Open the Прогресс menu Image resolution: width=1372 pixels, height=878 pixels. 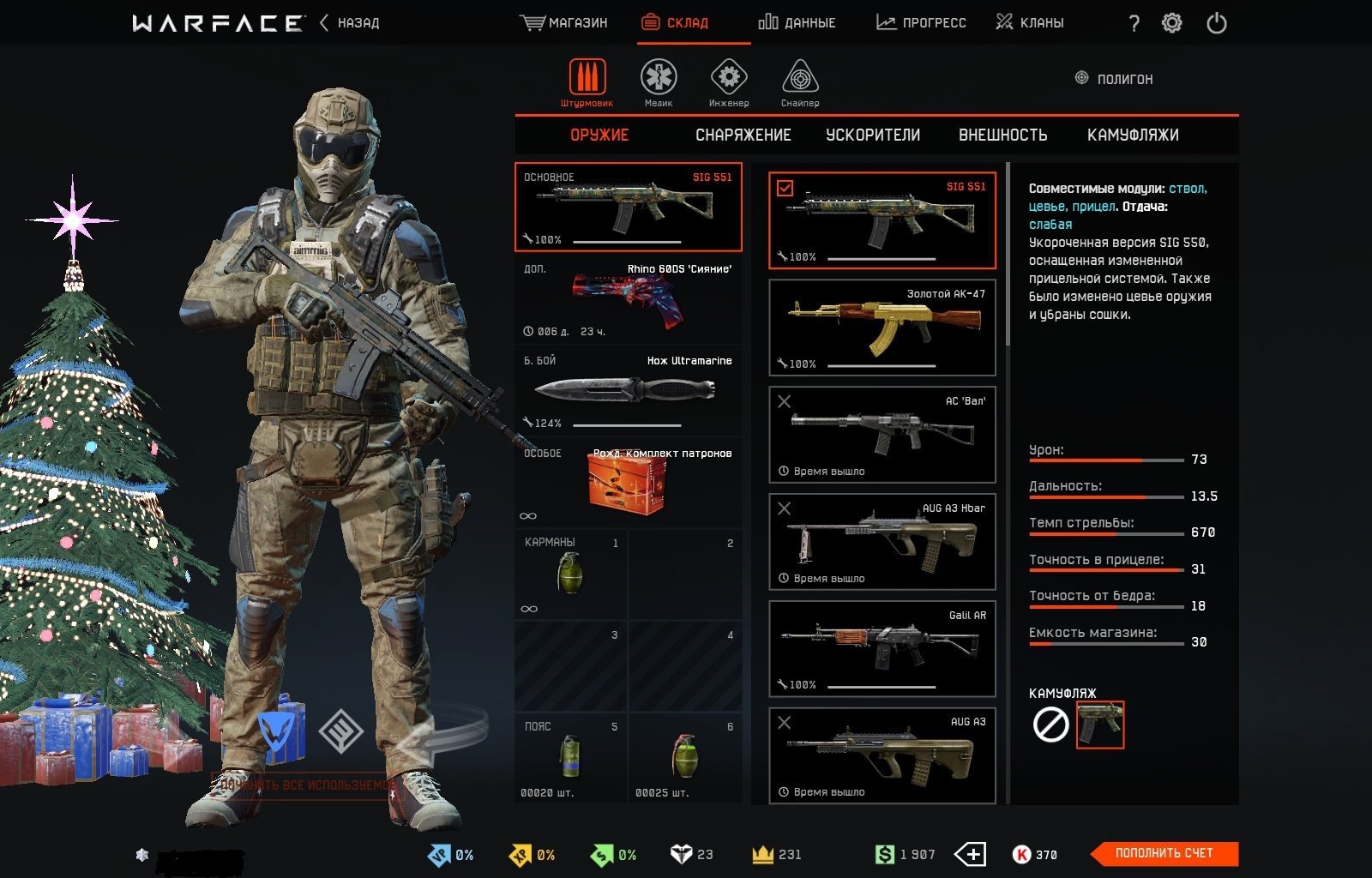(x=921, y=23)
